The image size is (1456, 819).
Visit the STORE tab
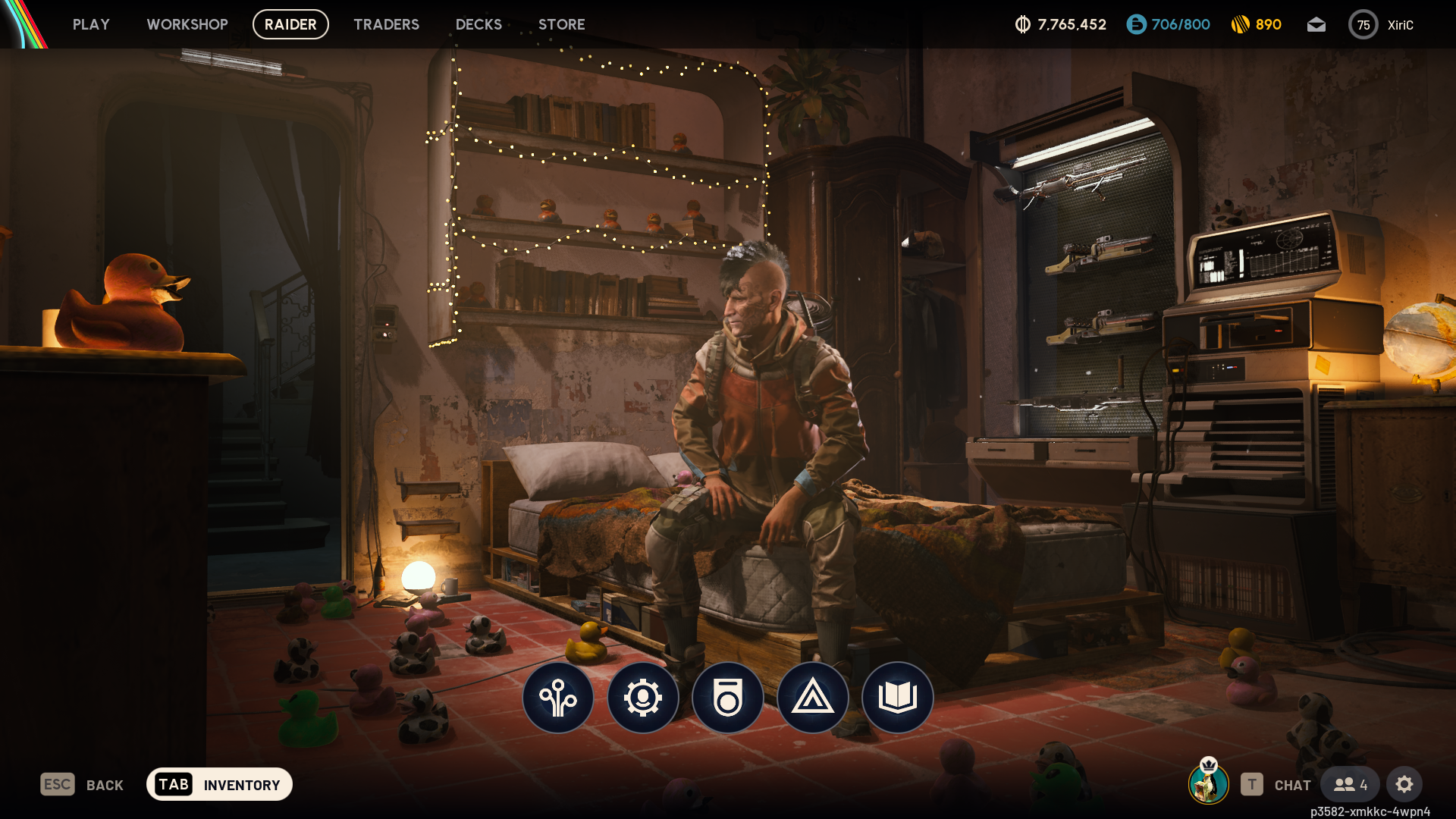point(561,24)
